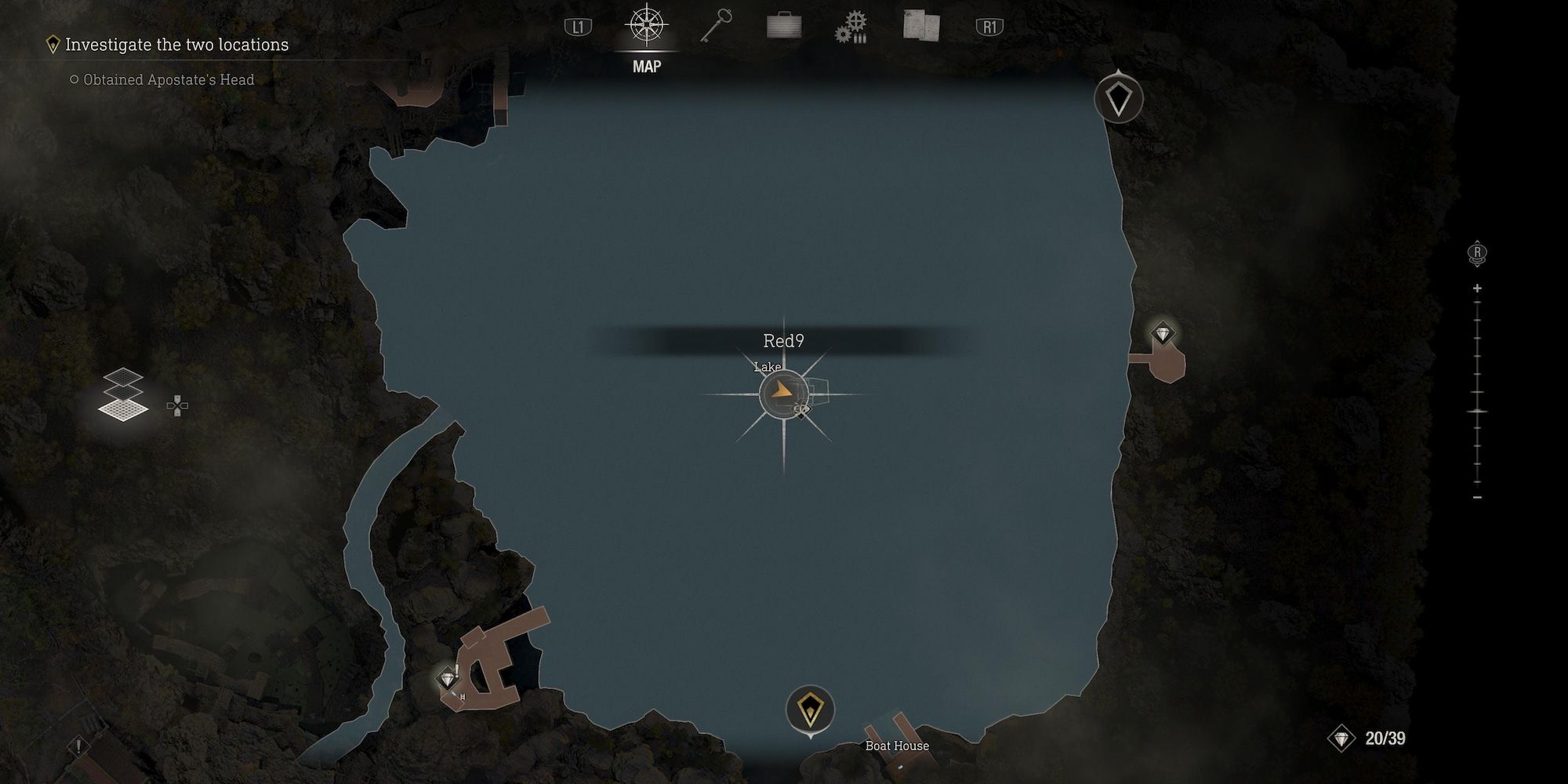Click the Investigate the two locations objective
Image resolution: width=1568 pixels, height=784 pixels.
(x=176, y=45)
